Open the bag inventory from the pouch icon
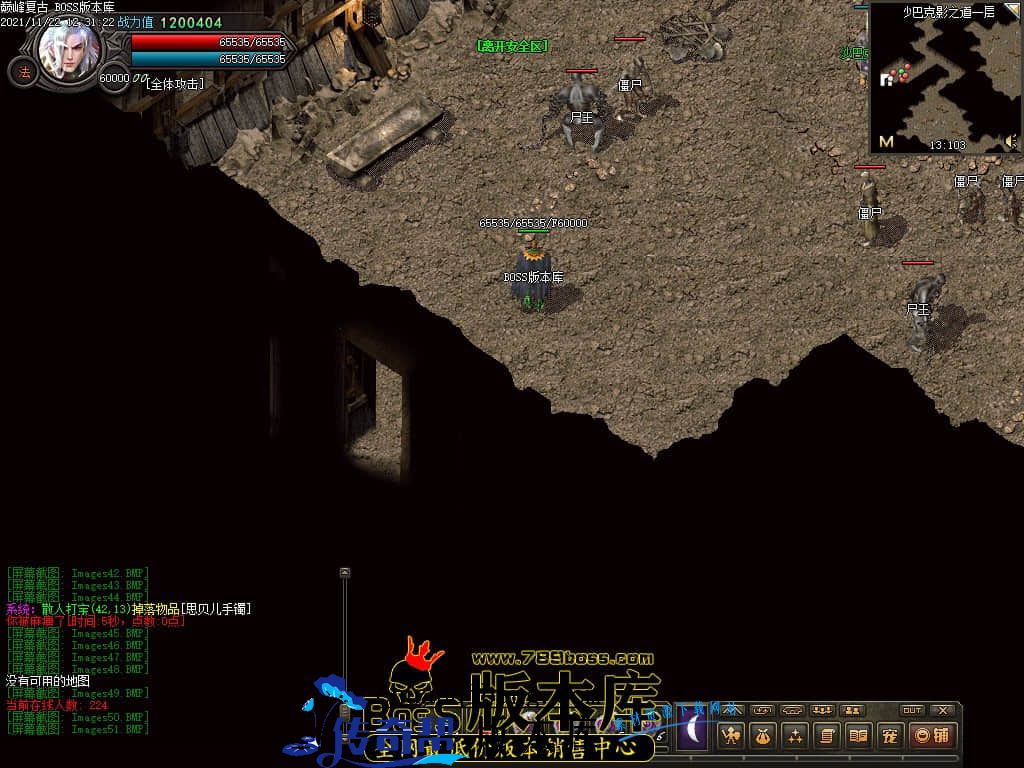 point(763,736)
